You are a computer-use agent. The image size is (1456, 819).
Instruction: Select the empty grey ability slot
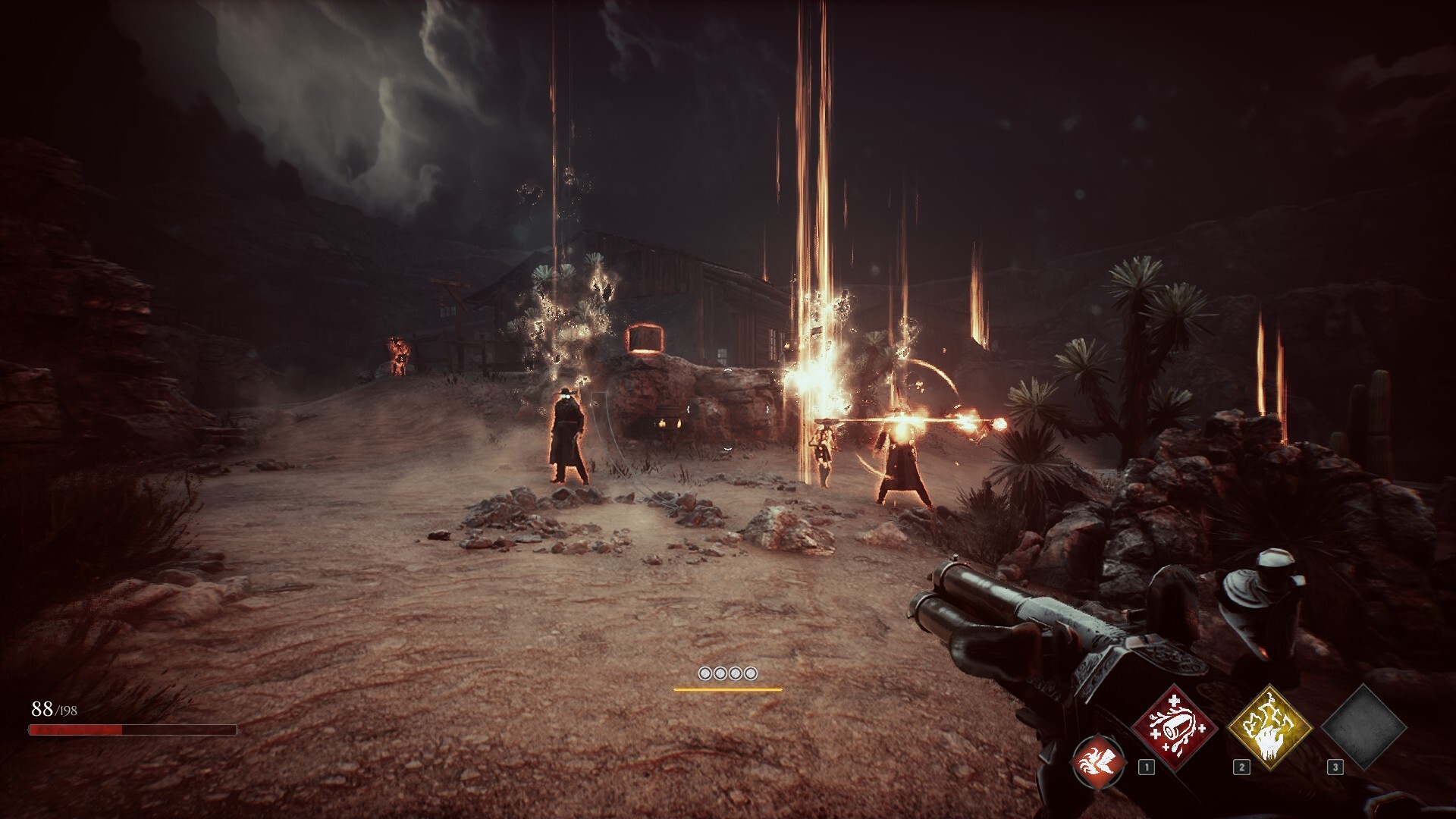point(1363,728)
